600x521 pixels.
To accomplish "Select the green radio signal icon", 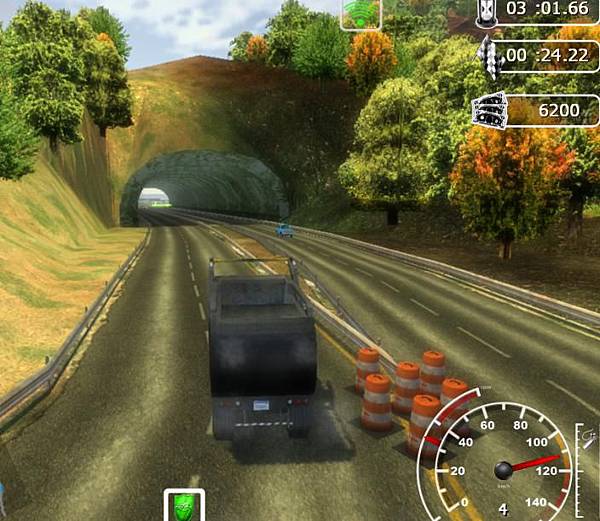I will (360, 13).
